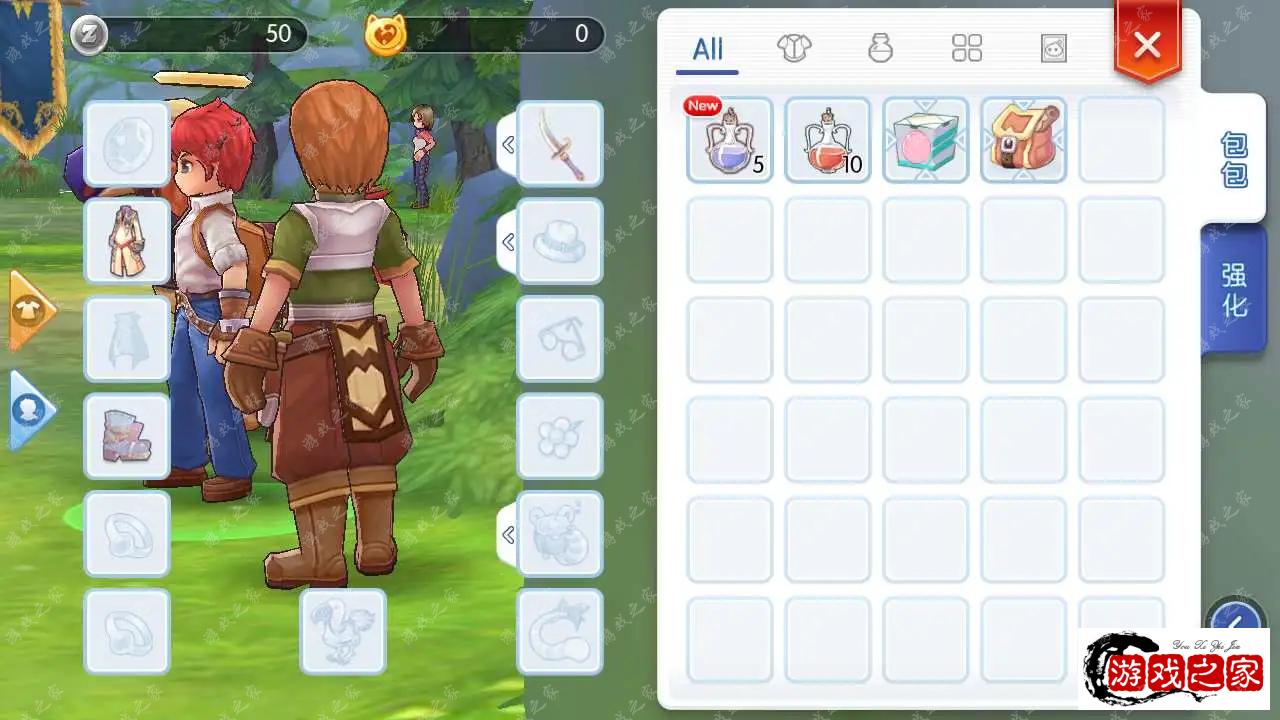Tap the glasses face accessory slot
Viewport: 1280px width, 720px height.
pyautogui.click(x=560, y=339)
